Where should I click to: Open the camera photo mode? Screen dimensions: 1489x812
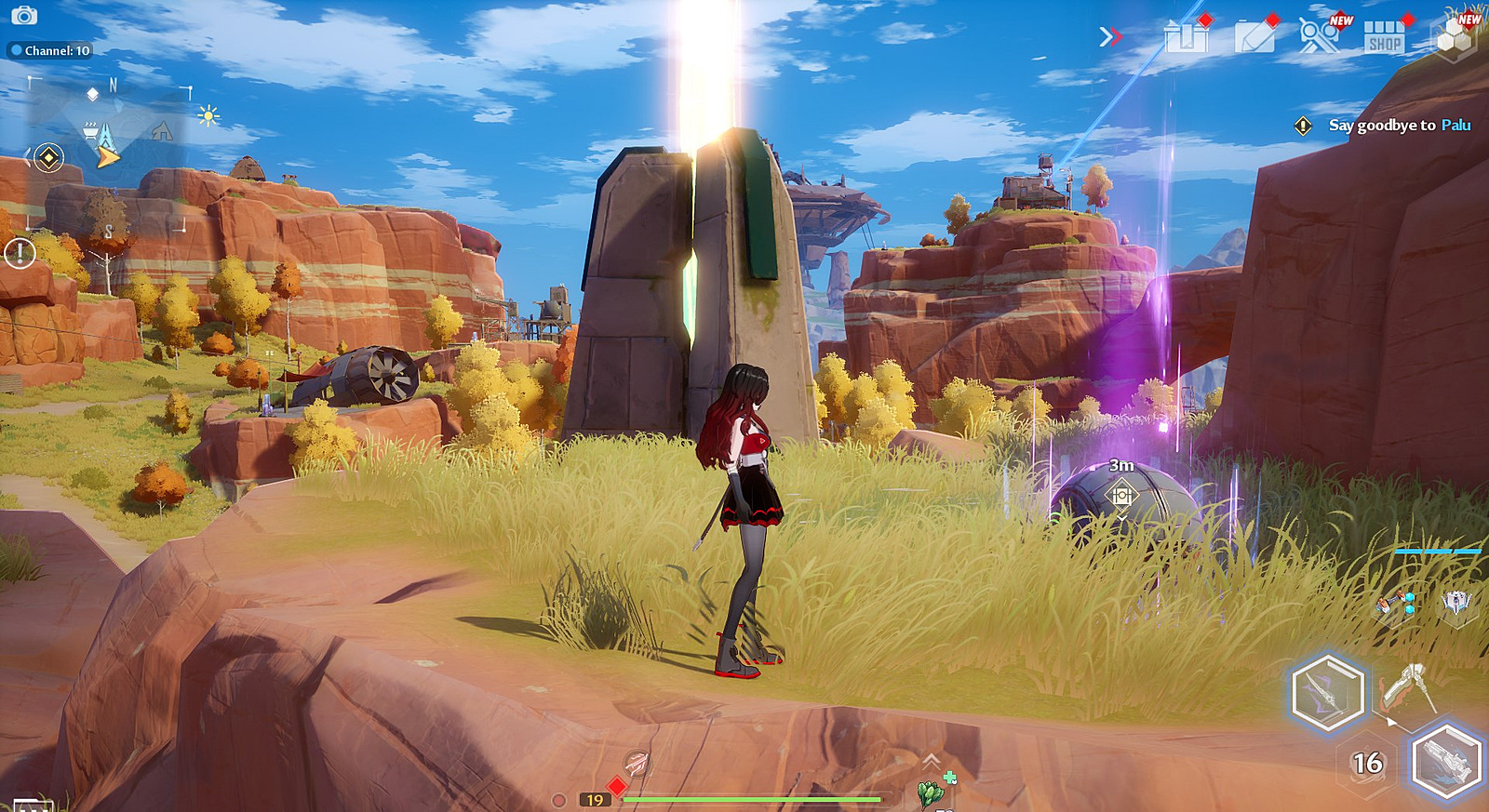click(24, 16)
